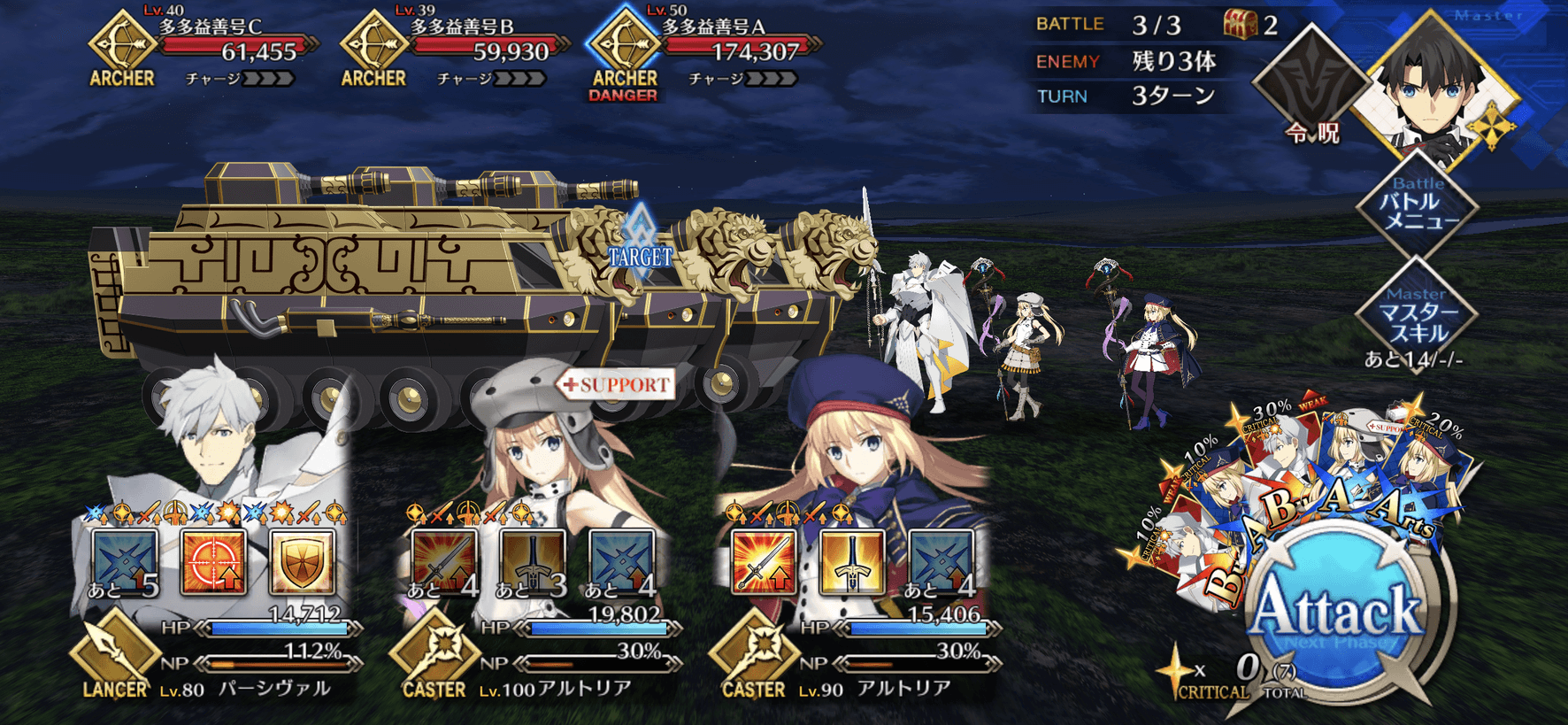
Task: Activate second Caster Altria's sword attack-up skill
Action: [x=764, y=561]
